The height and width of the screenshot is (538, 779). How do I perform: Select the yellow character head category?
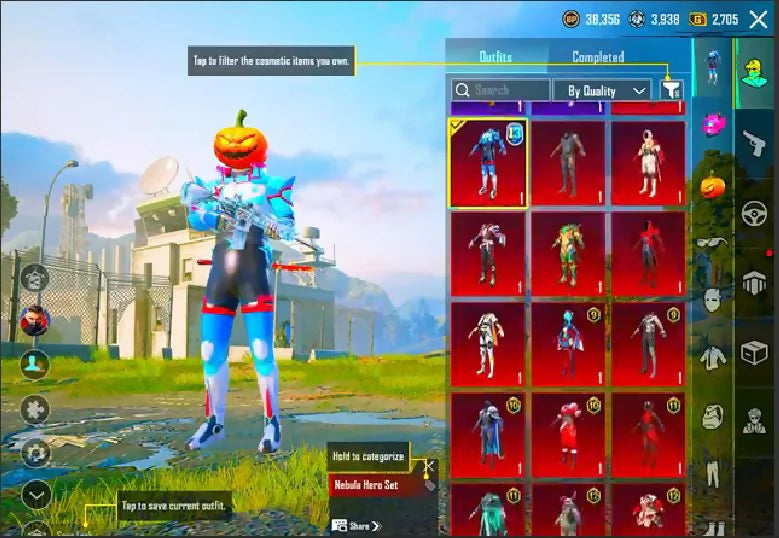tap(755, 72)
